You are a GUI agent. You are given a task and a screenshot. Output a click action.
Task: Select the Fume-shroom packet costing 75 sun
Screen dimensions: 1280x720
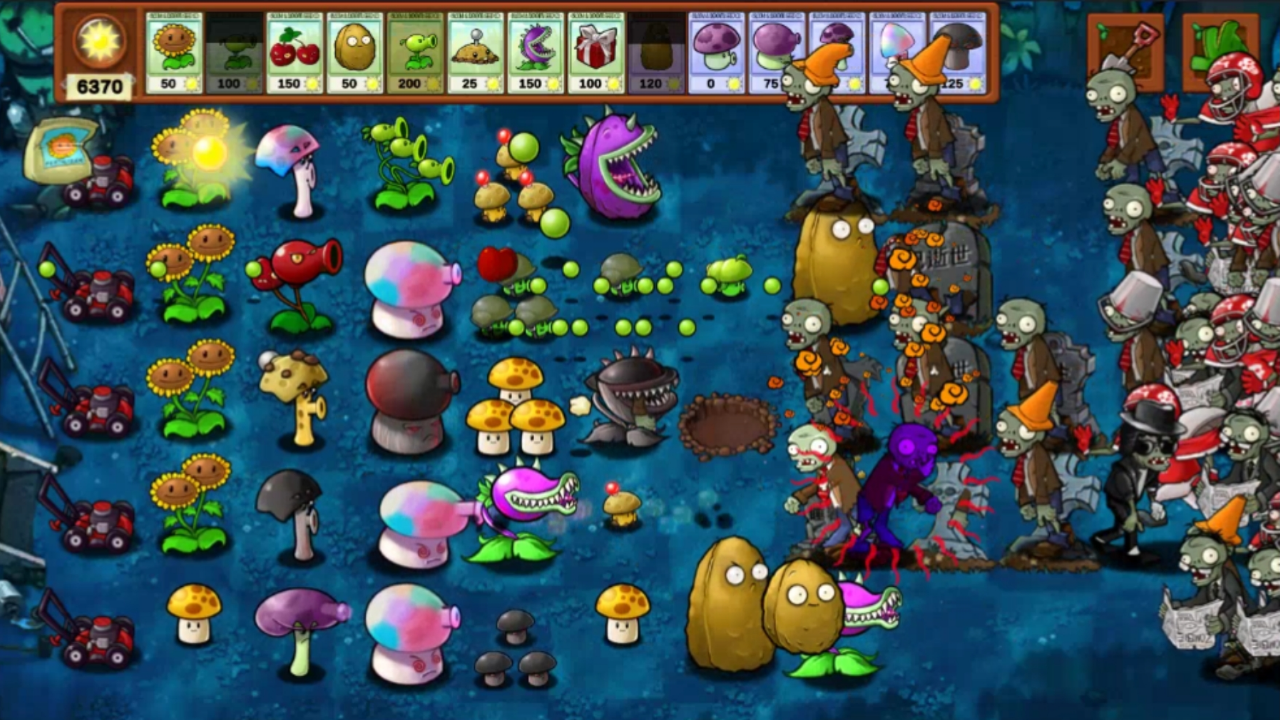(x=776, y=50)
